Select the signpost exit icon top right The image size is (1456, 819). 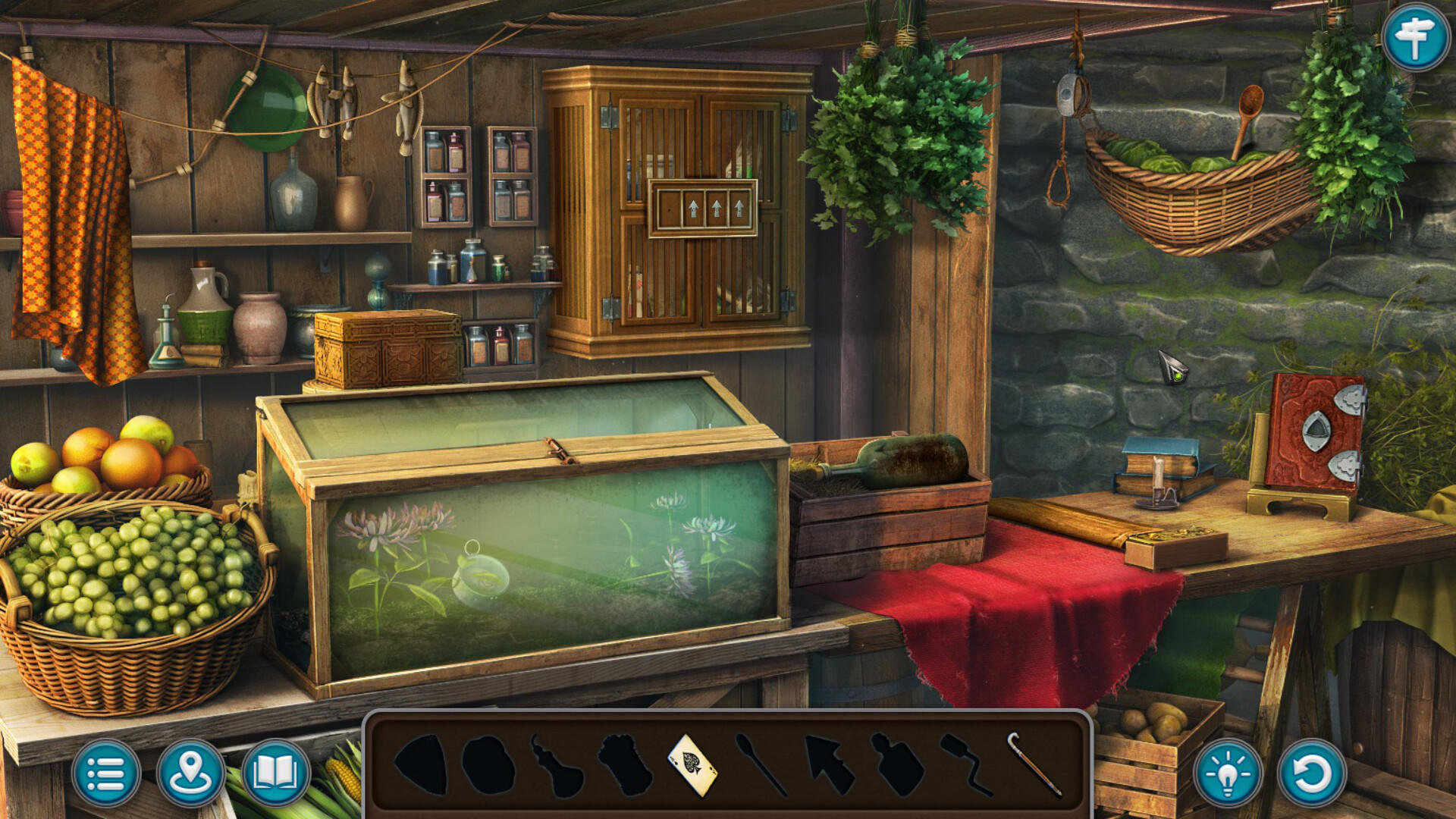[1417, 36]
